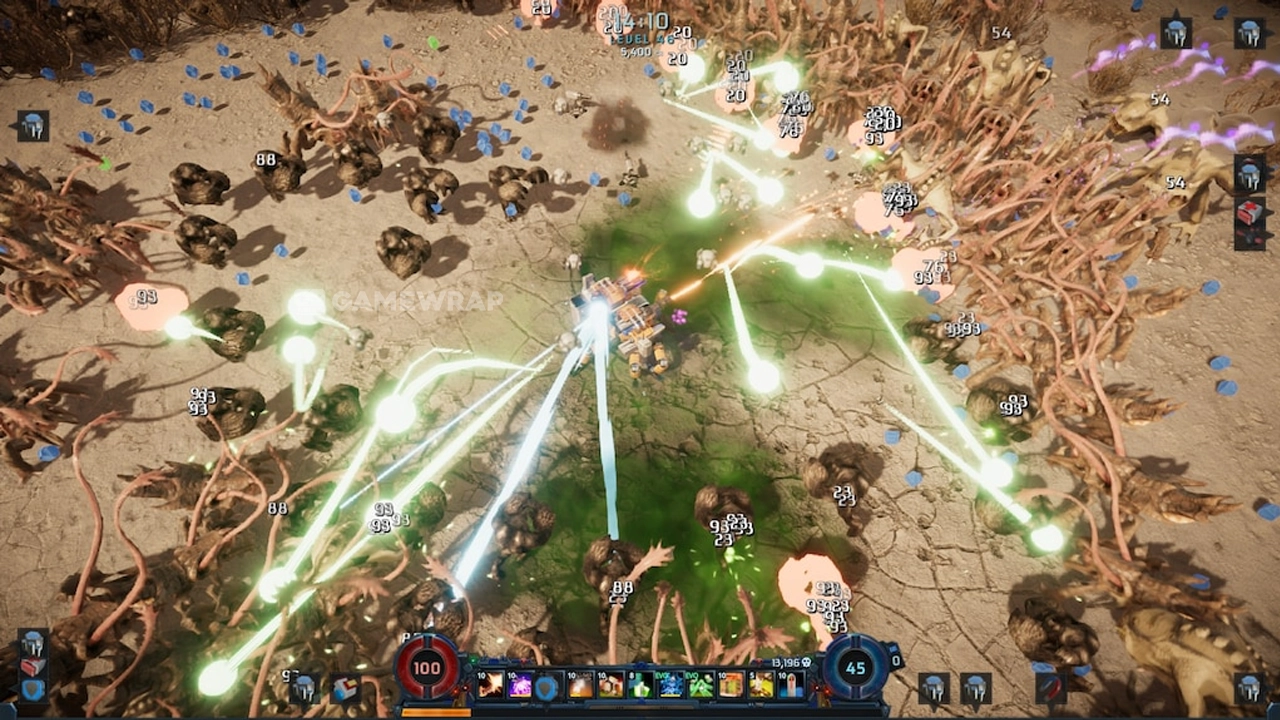
Task: Activate the green EVO ability icon
Action: coord(701,685)
